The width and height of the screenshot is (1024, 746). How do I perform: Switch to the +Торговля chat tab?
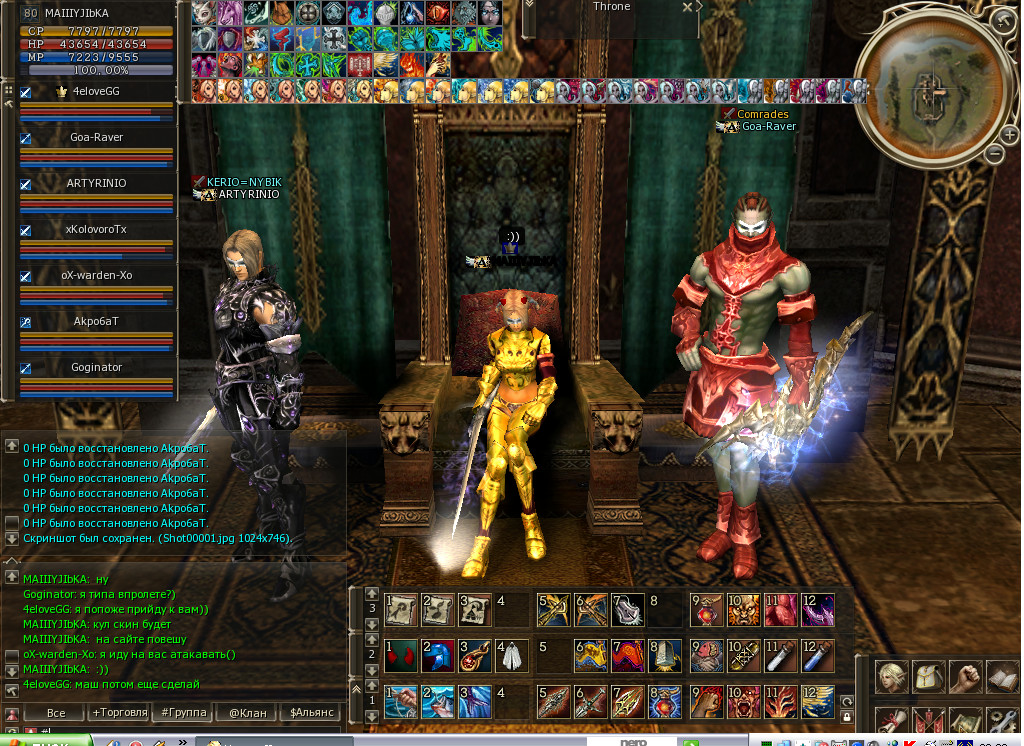pos(119,713)
